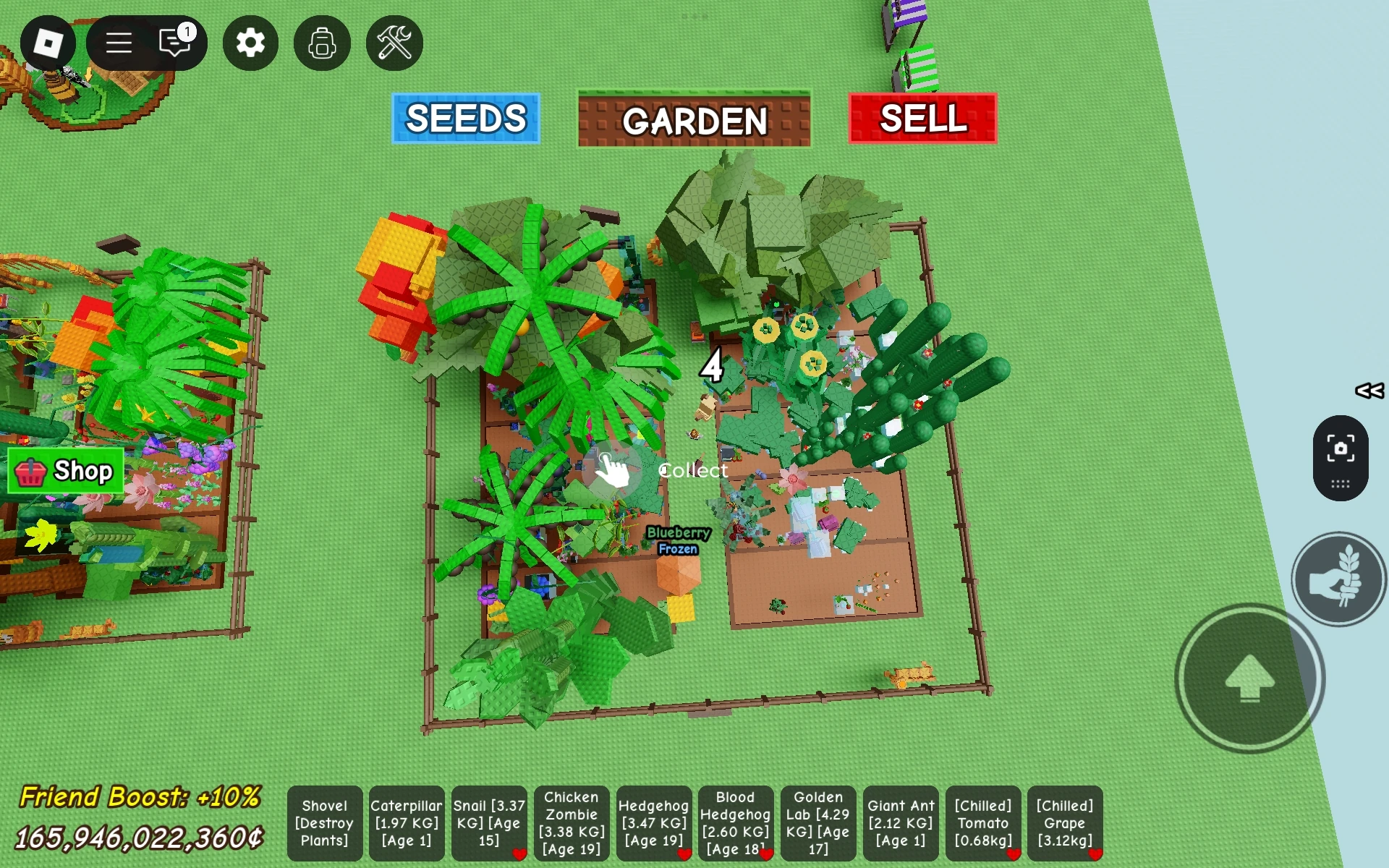Viewport: 1389px width, 868px height.
Task: Switch to the SELL tab
Action: 922,118
